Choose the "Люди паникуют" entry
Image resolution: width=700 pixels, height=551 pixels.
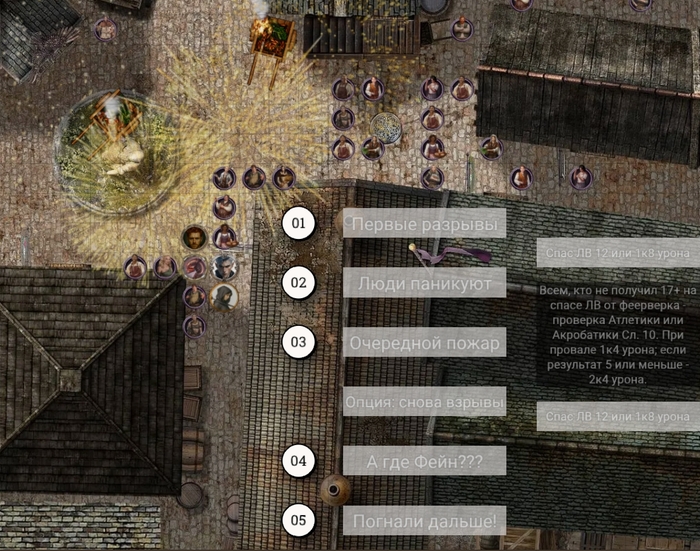424,283
